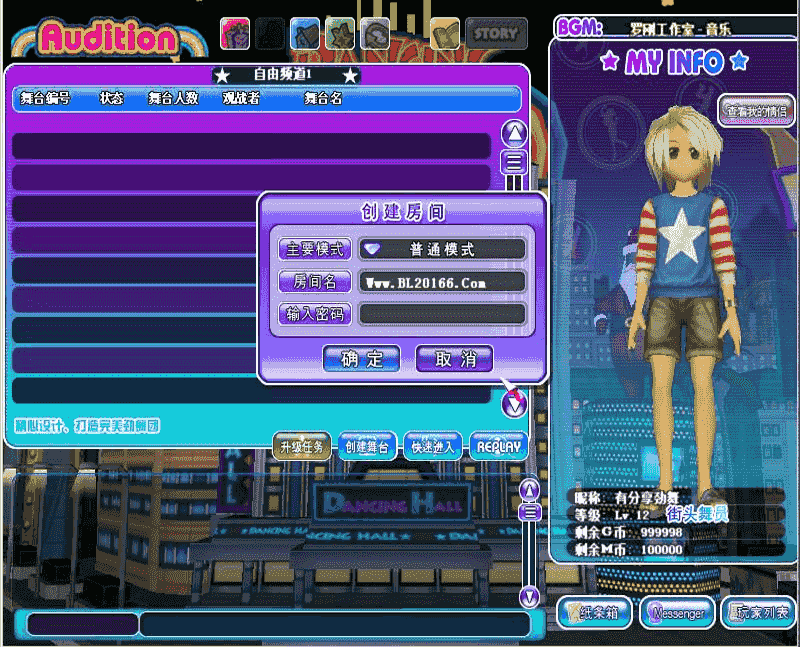The height and width of the screenshot is (647, 800).
Task: Click the 输入密码 password input box
Action: (x=443, y=314)
